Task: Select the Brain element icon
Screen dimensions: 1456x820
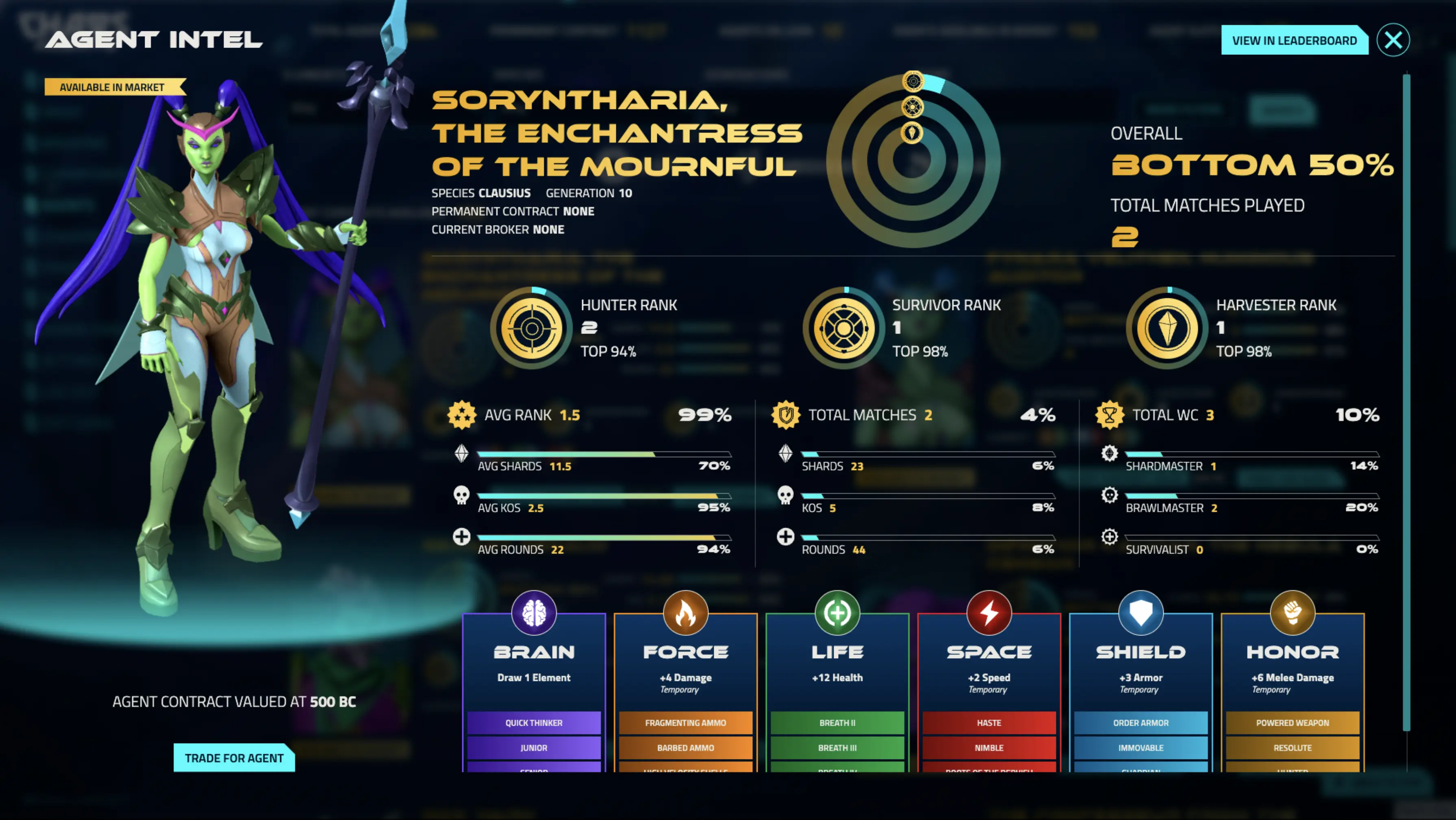Action: coord(534,613)
